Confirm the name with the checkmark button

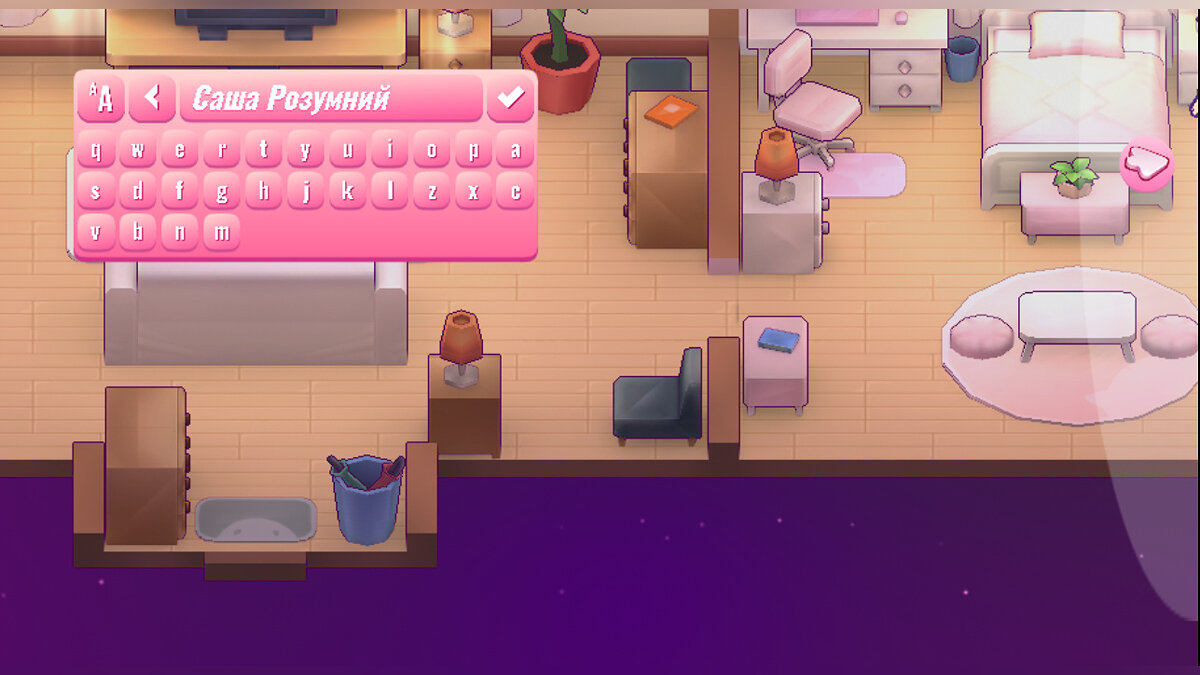coord(510,97)
